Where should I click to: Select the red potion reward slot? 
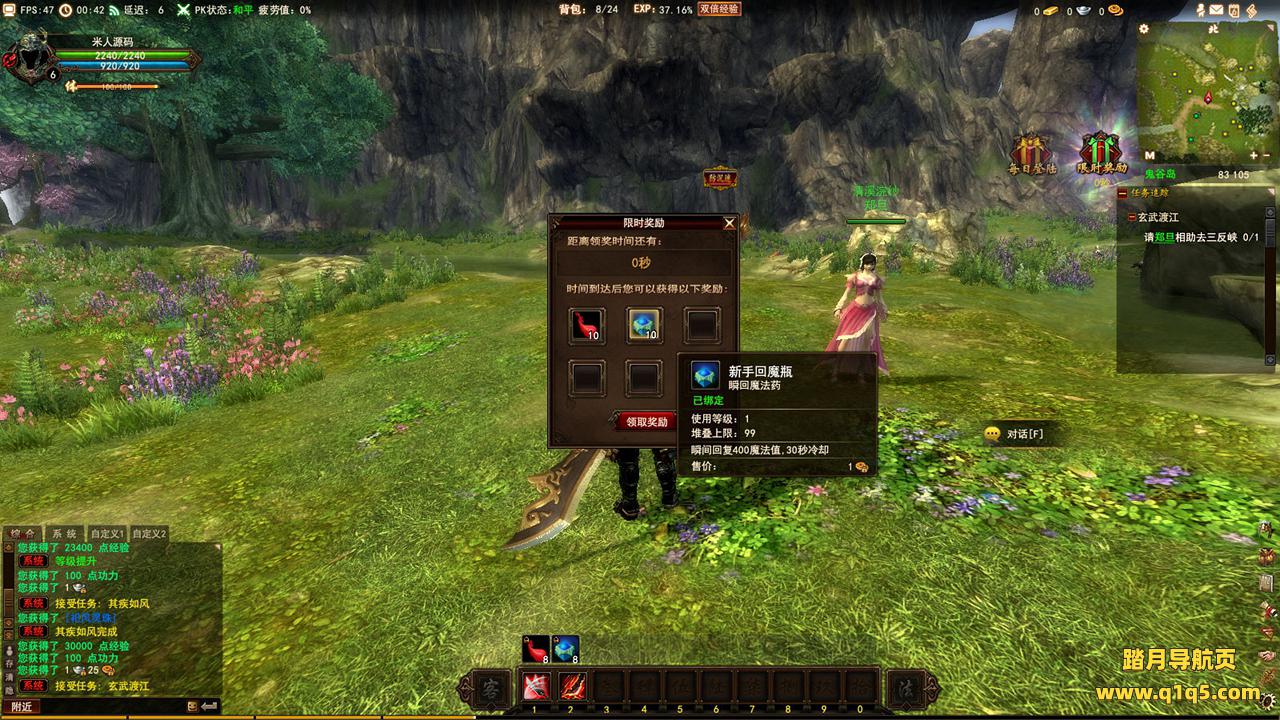click(587, 325)
